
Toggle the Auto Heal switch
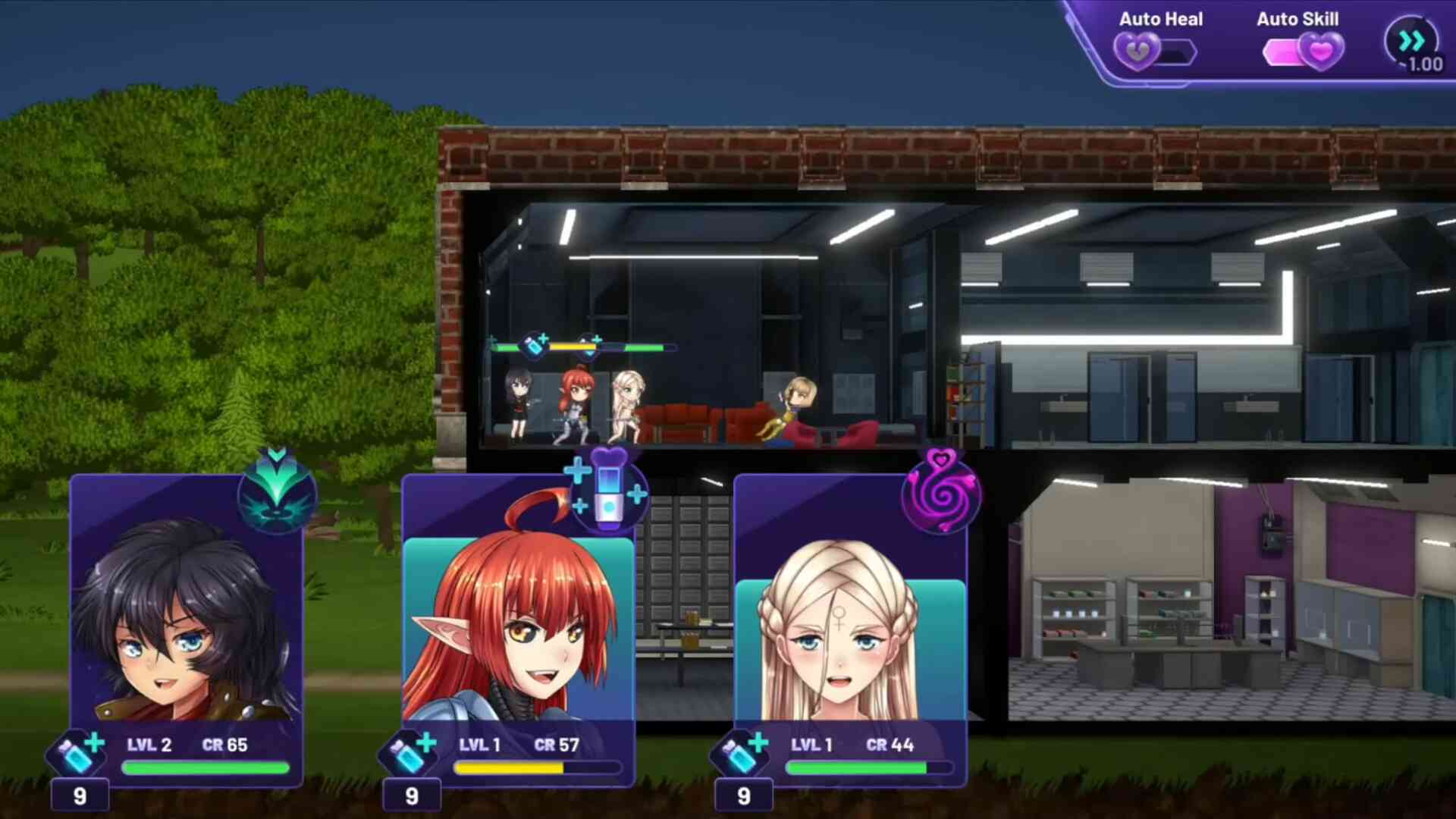pyautogui.click(x=1154, y=52)
